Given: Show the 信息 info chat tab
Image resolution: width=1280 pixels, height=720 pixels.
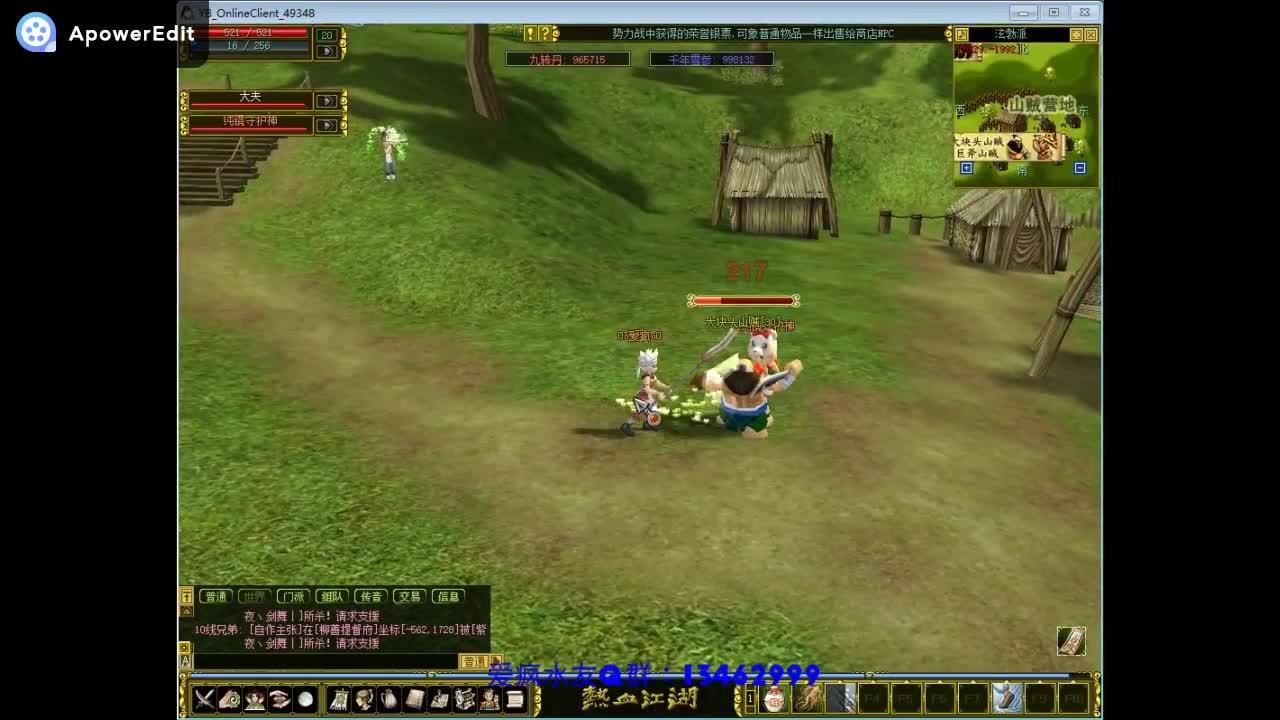Looking at the screenshot, I should tap(448, 597).
